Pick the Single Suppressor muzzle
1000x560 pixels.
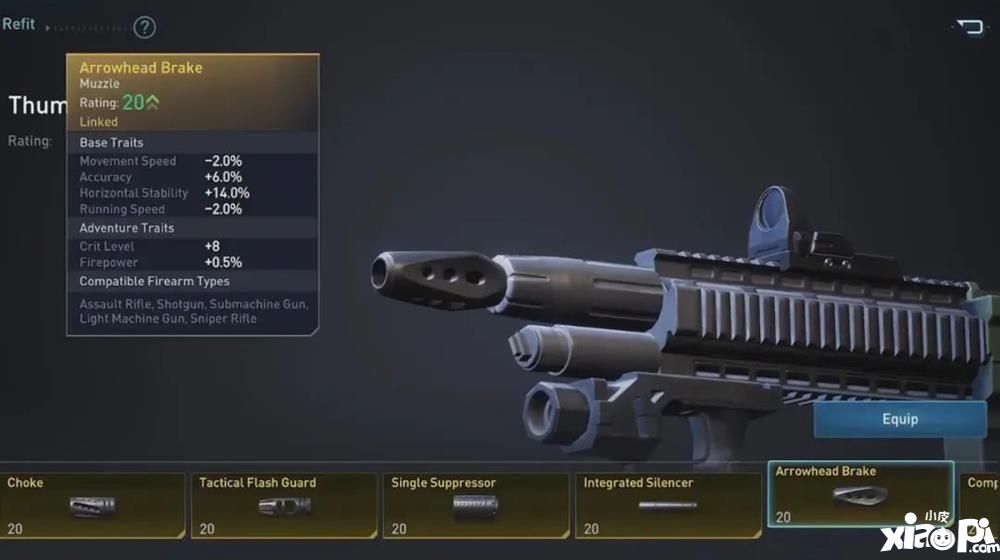476,505
